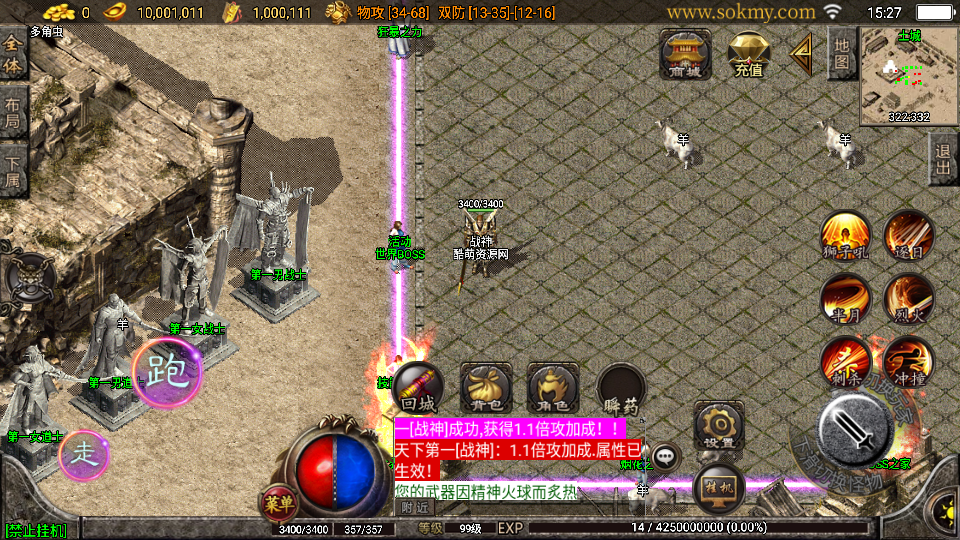Trigger the 半月 skill
The width and height of the screenshot is (960, 540).
[x=846, y=299]
